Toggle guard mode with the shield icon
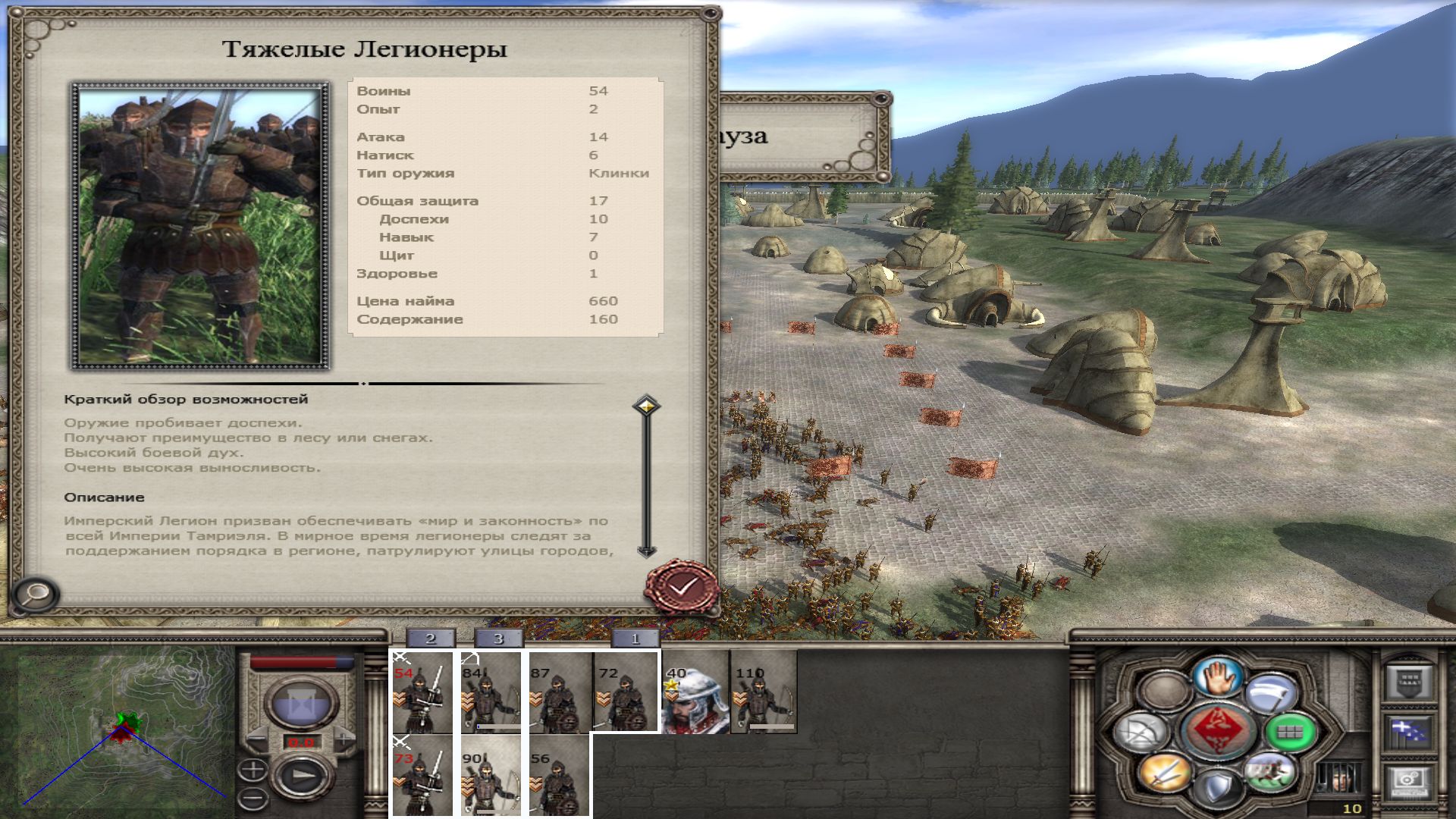 1218,789
